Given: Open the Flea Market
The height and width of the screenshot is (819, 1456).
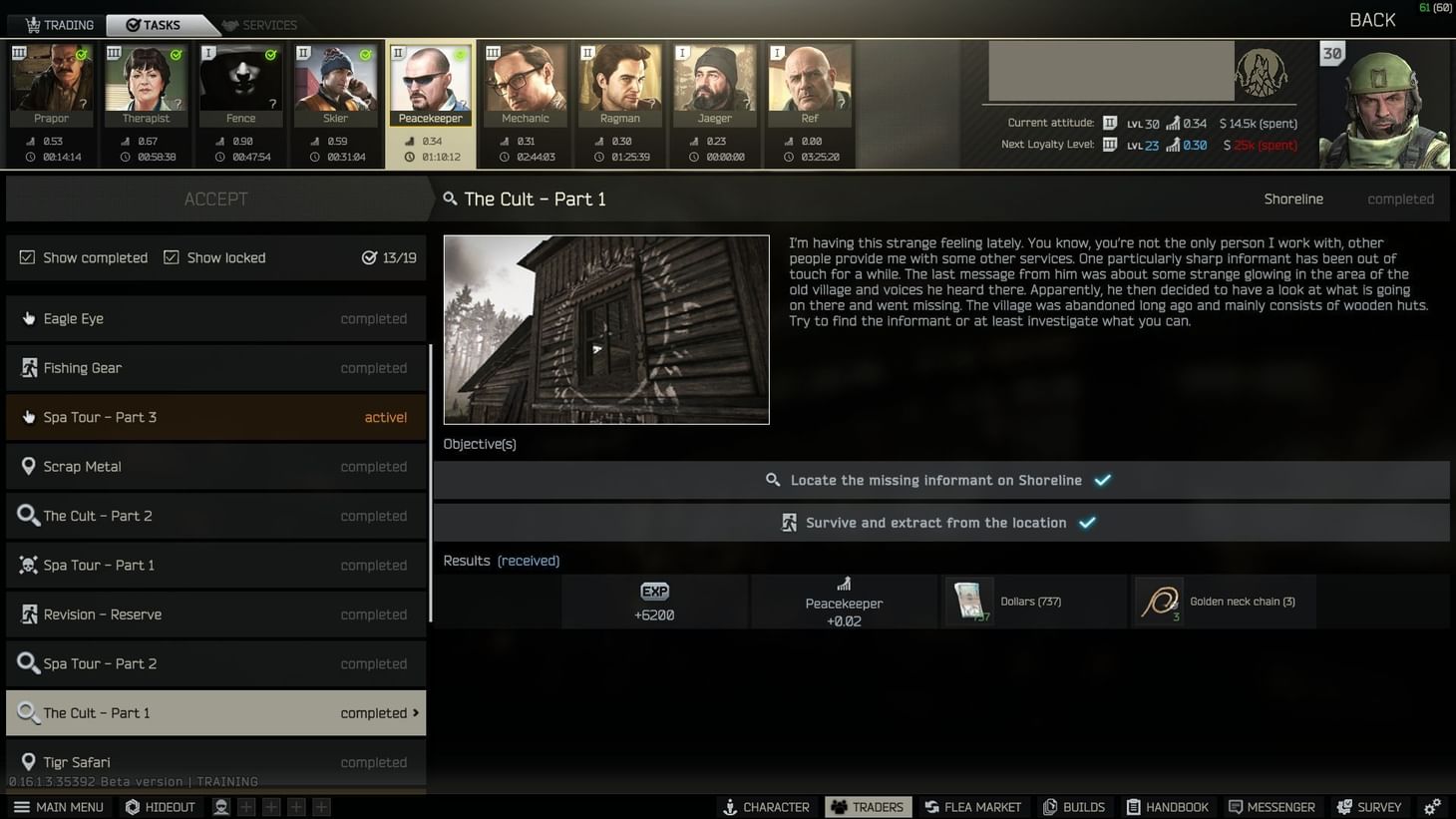Looking at the screenshot, I should (x=972, y=806).
